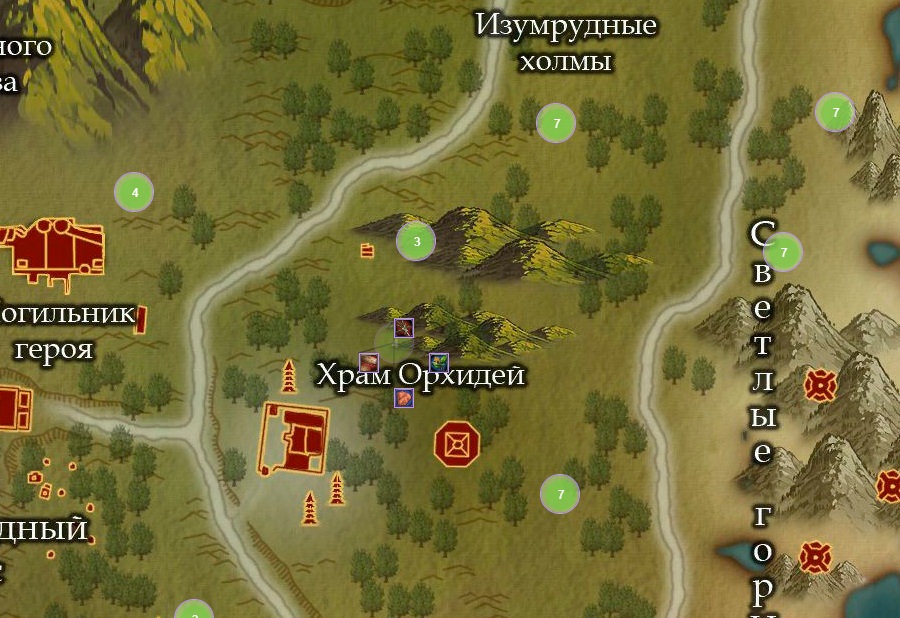
Task: Expand the 7 cluster under Изумрудные холмы label
Action: [556, 124]
